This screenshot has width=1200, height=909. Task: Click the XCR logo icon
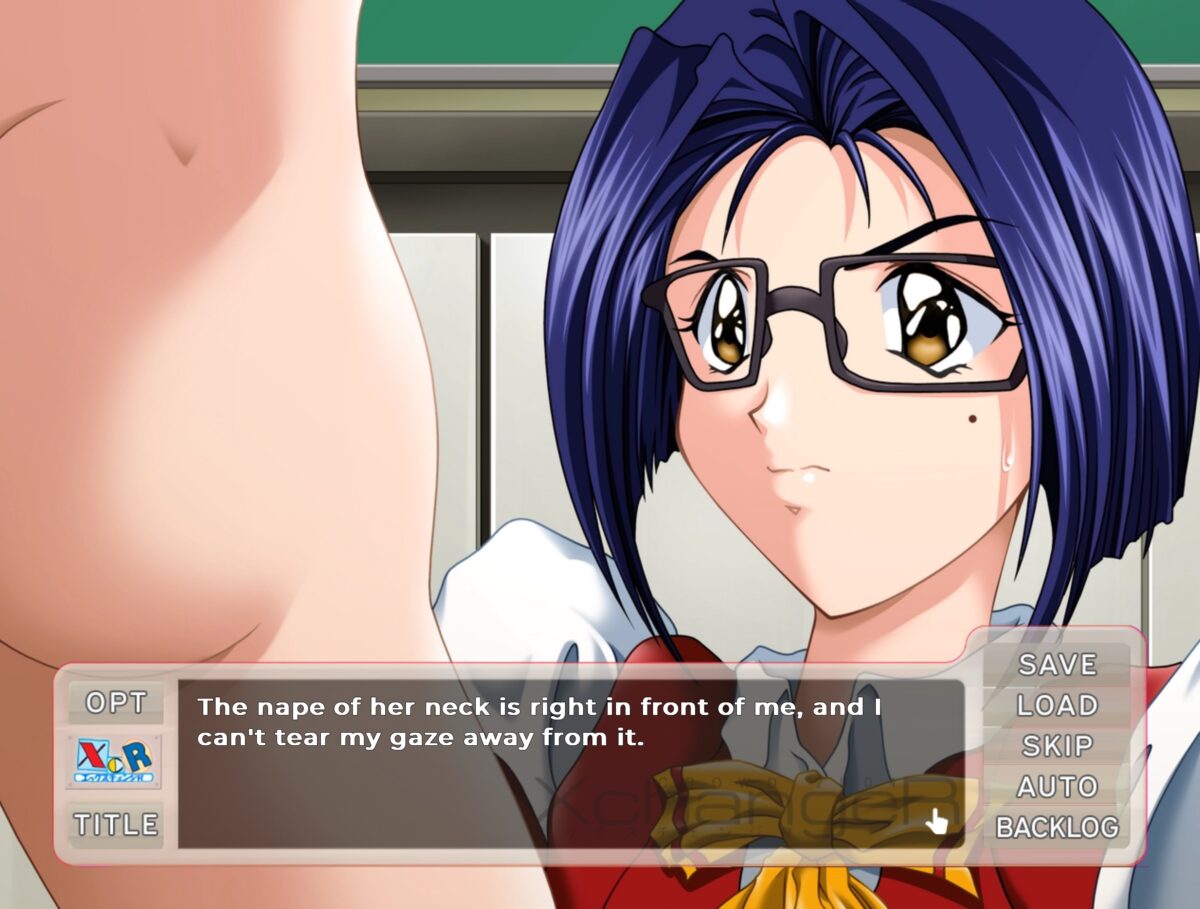pos(115,762)
